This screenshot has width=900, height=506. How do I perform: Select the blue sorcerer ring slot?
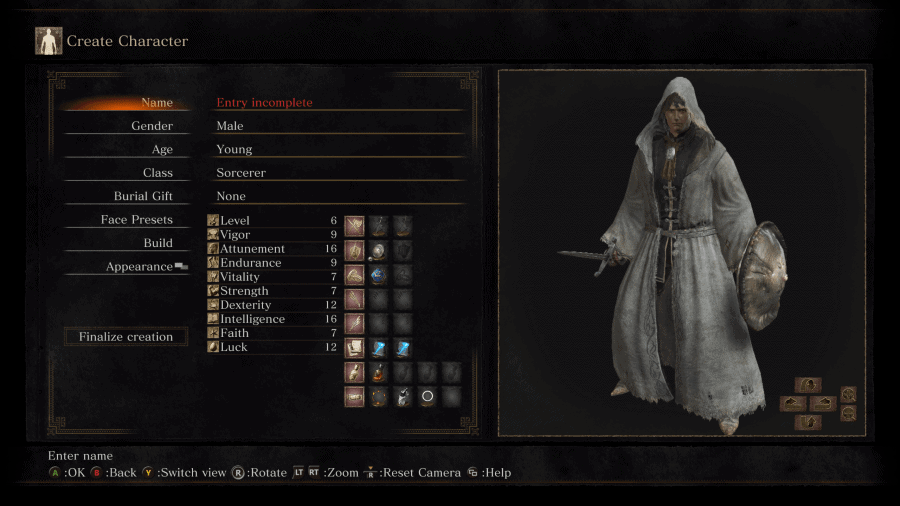click(x=378, y=275)
